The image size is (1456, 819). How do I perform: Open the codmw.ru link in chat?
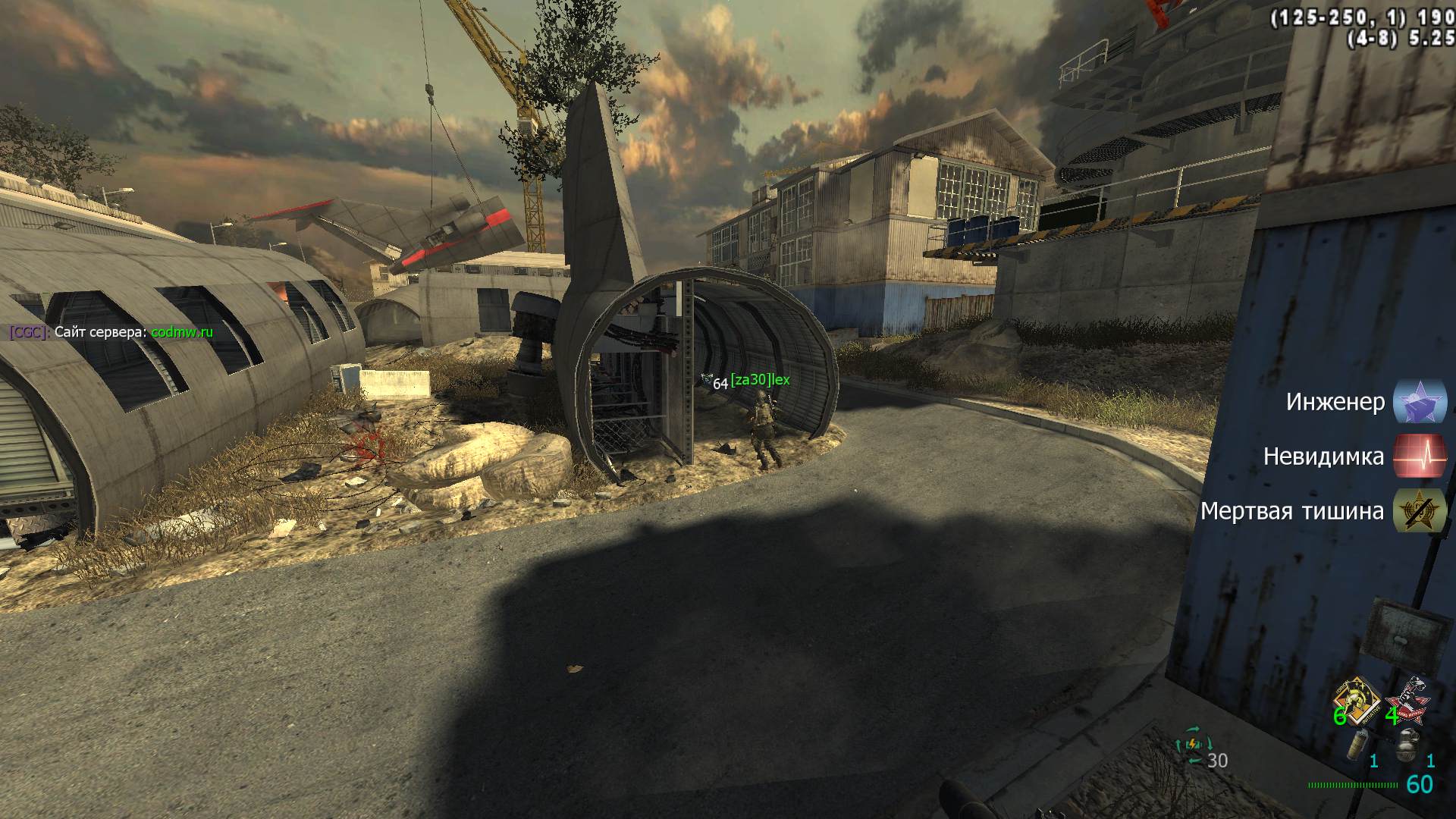(x=182, y=332)
